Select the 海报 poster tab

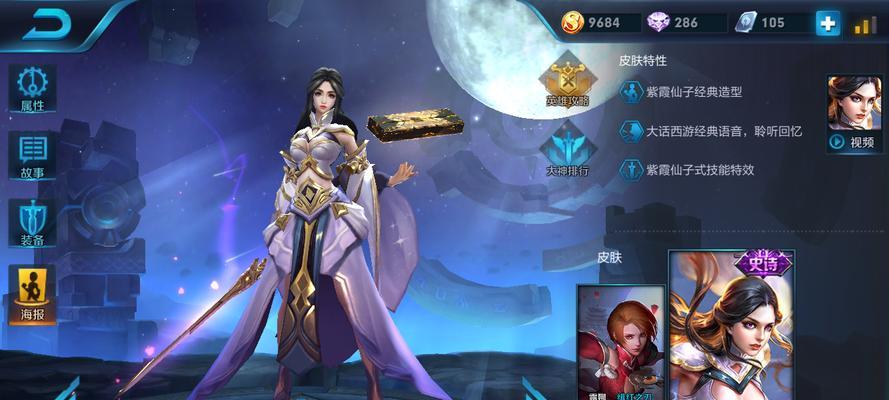(32, 294)
